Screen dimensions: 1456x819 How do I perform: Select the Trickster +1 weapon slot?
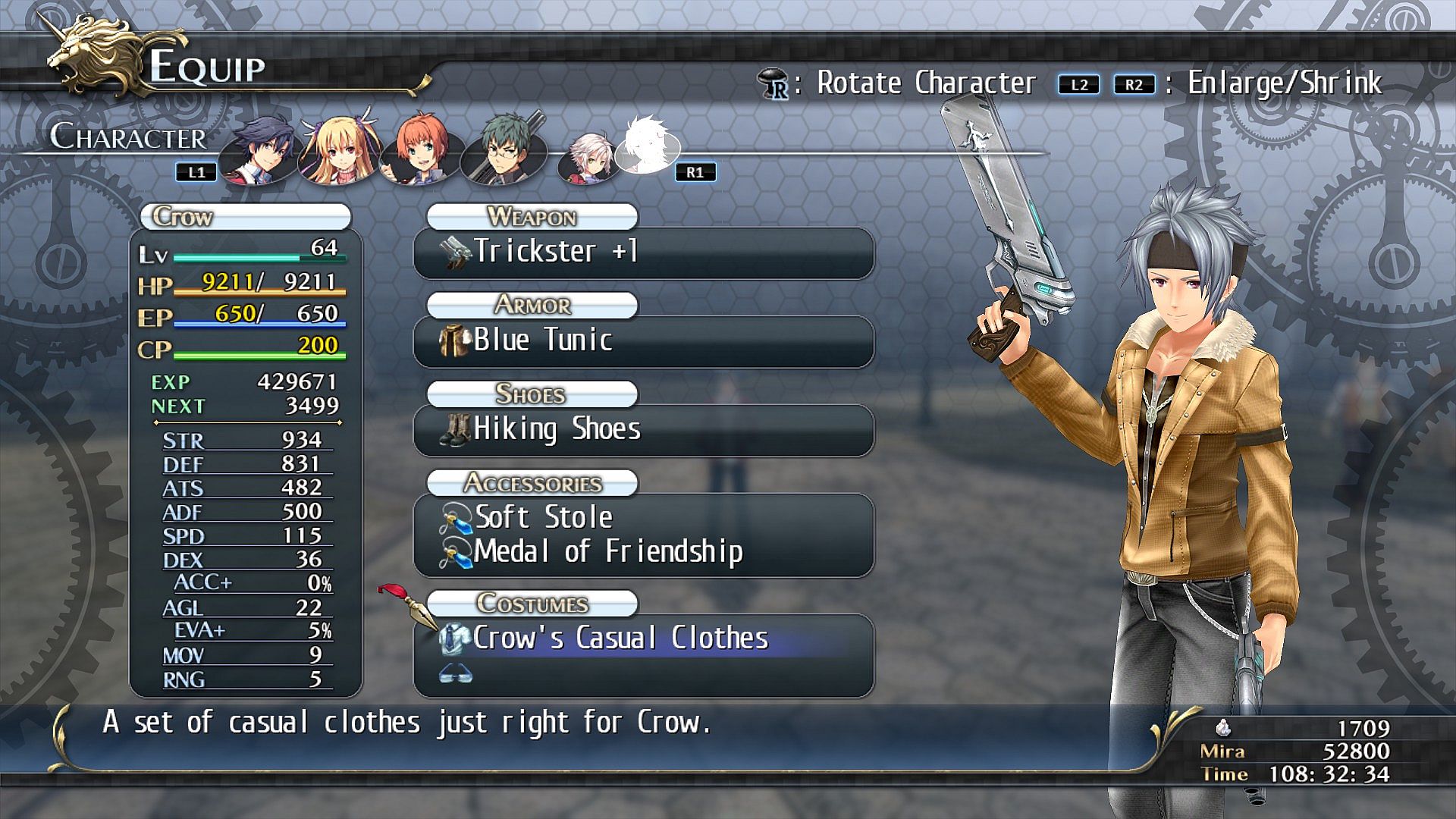(x=643, y=252)
